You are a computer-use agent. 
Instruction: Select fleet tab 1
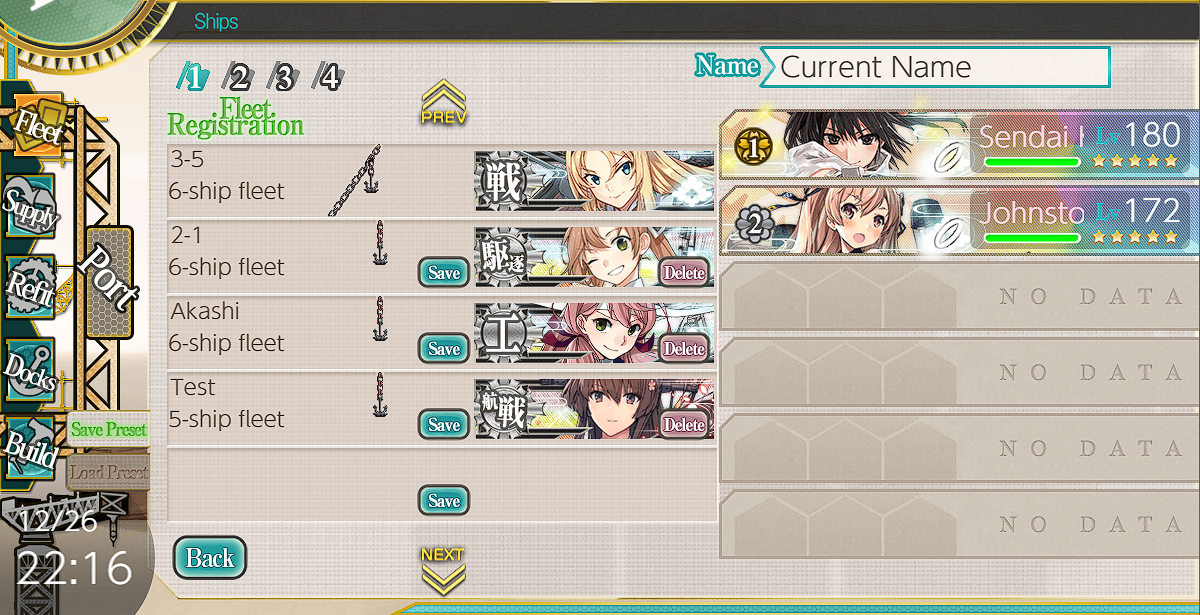click(194, 76)
